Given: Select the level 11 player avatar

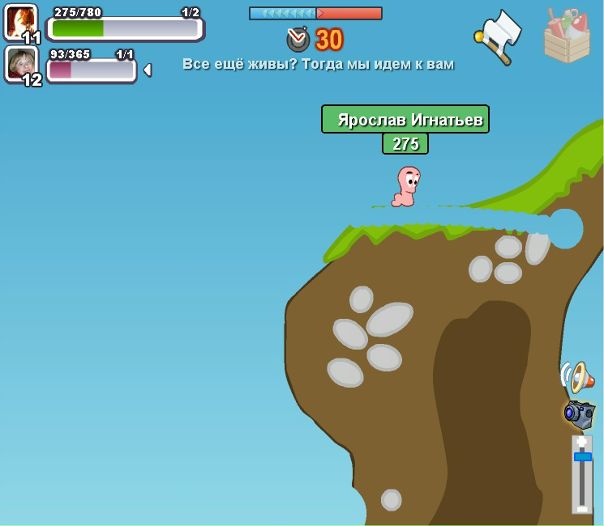Looking at the screenshot, I should [21, 22].
